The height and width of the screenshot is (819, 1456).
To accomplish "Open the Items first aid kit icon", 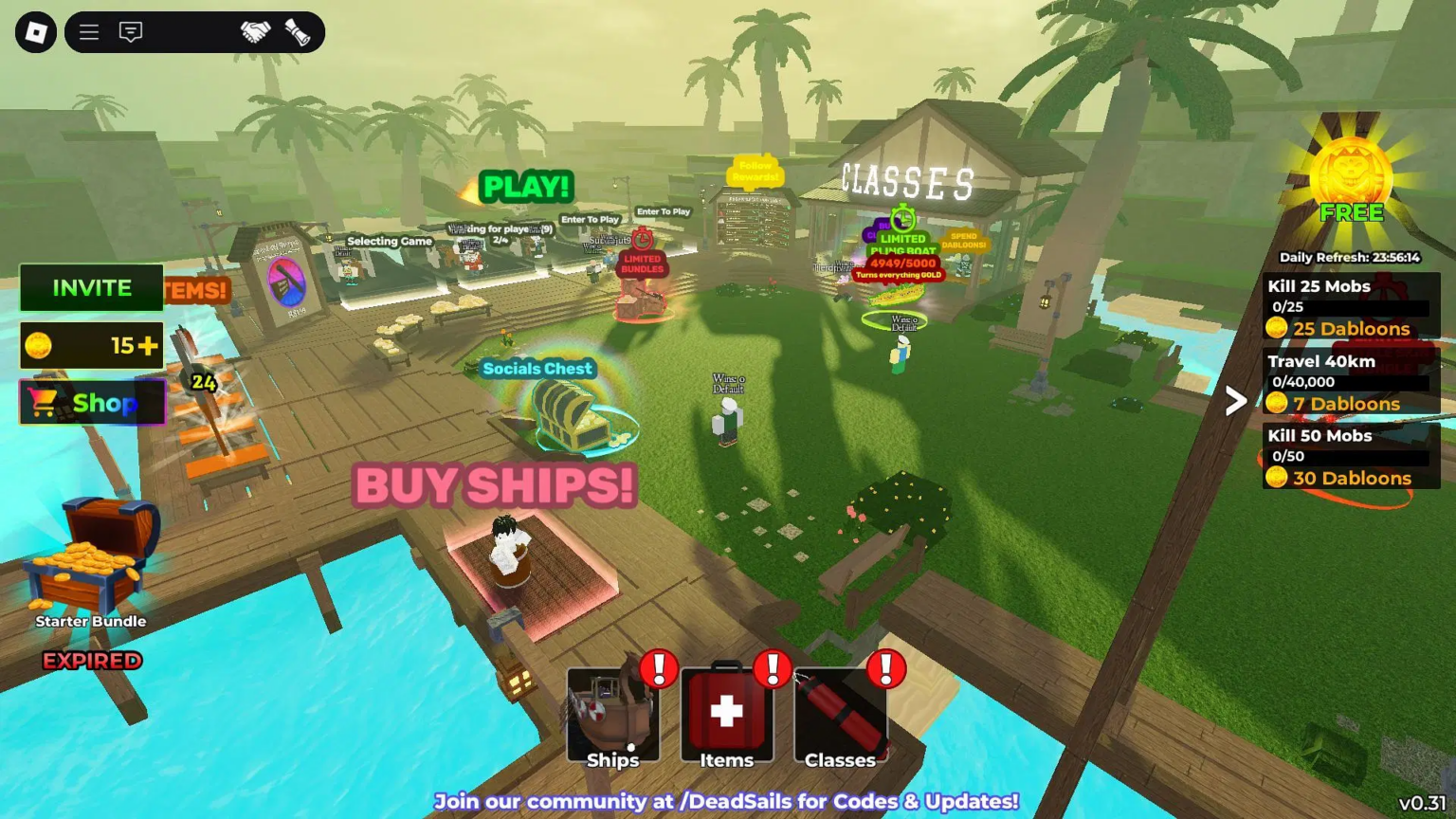I will pos(726,711).
